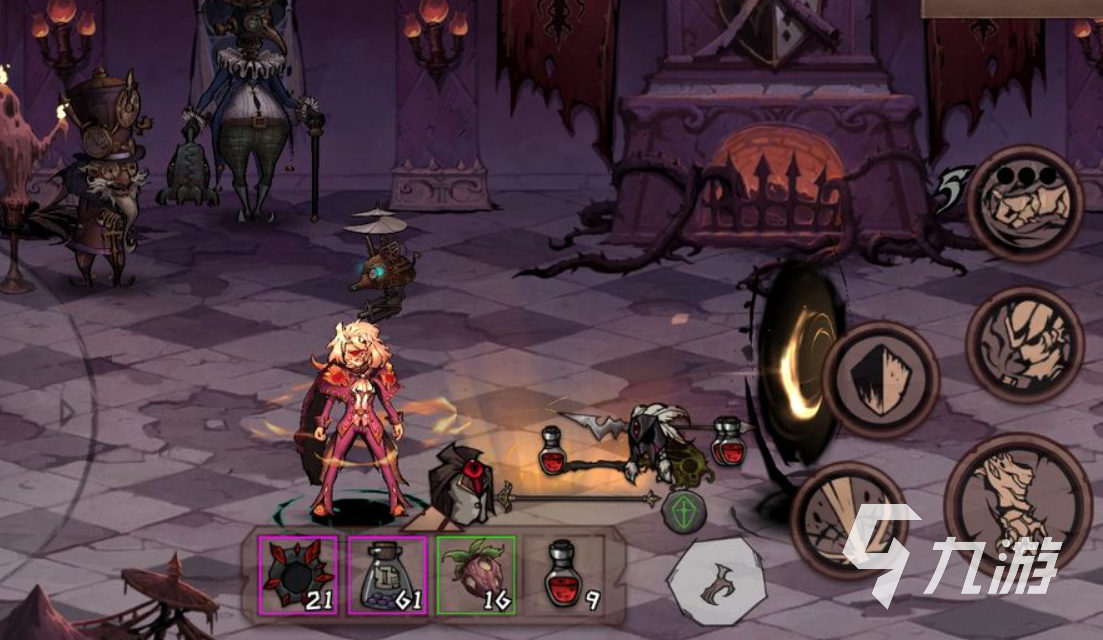Use the corked jar with purple berries

(387, 575)
